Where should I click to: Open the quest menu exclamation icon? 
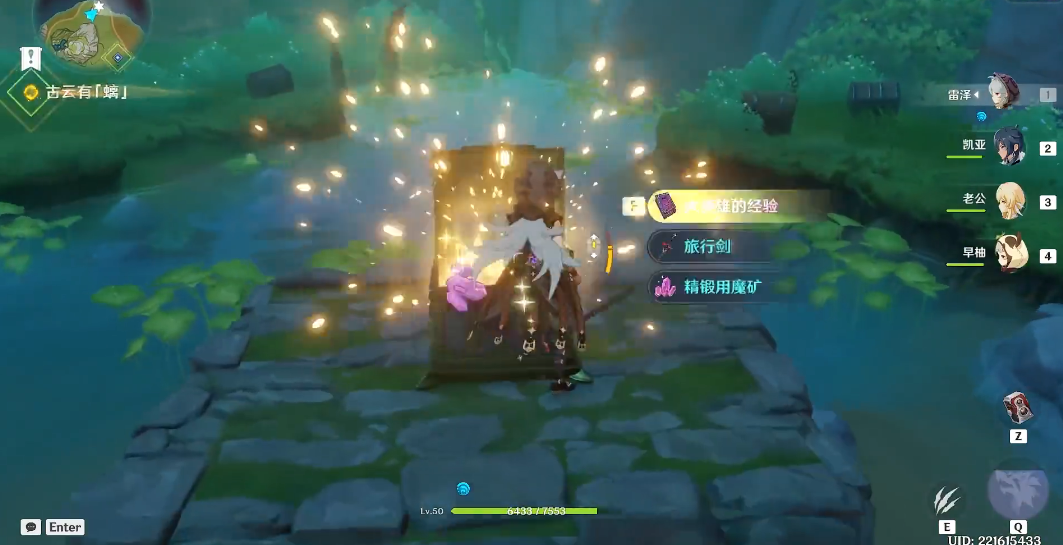pos(30,59)
